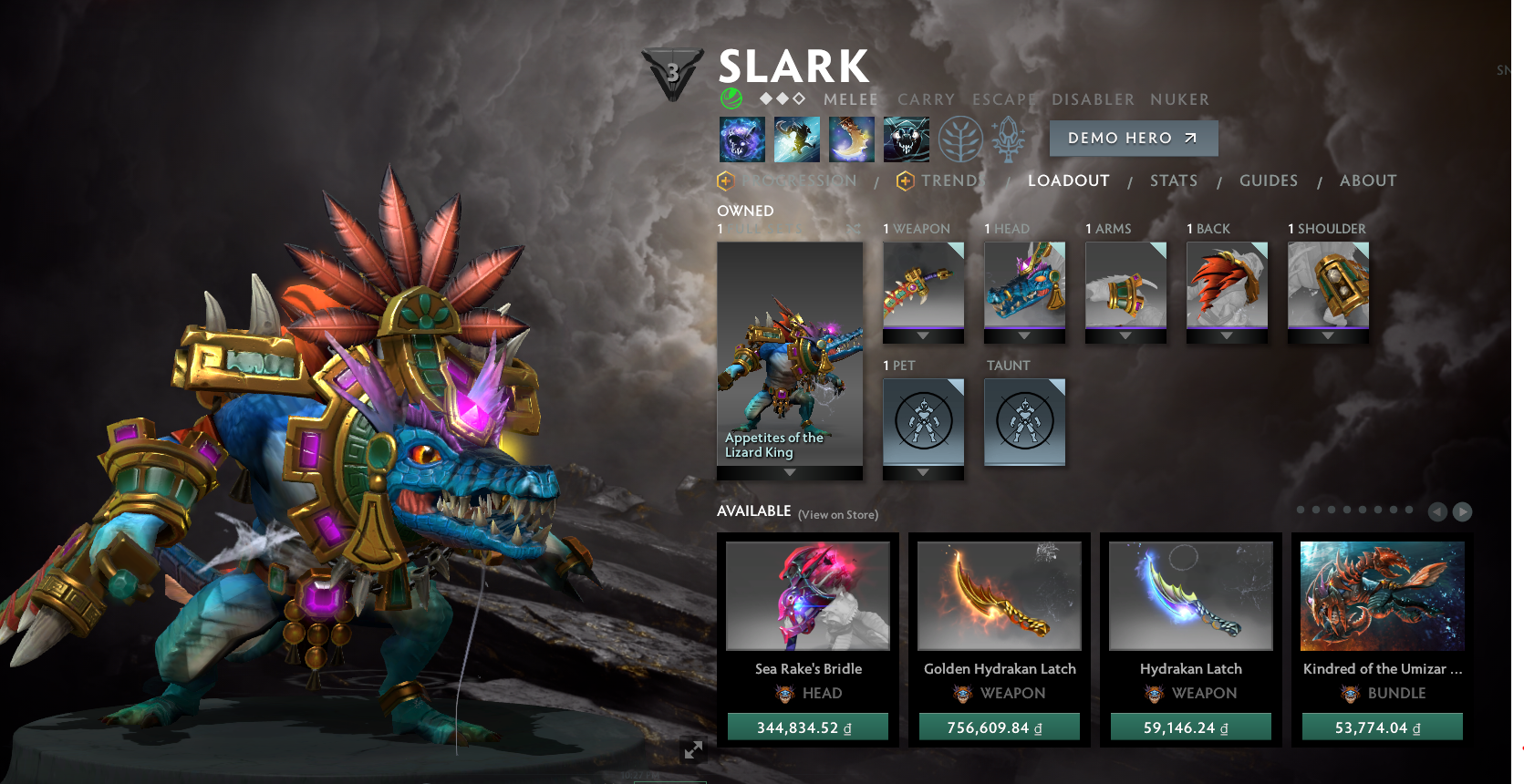The image size is (1524, 784).
Task: Select the Pounce ability icon
Action: coord(796,139)
